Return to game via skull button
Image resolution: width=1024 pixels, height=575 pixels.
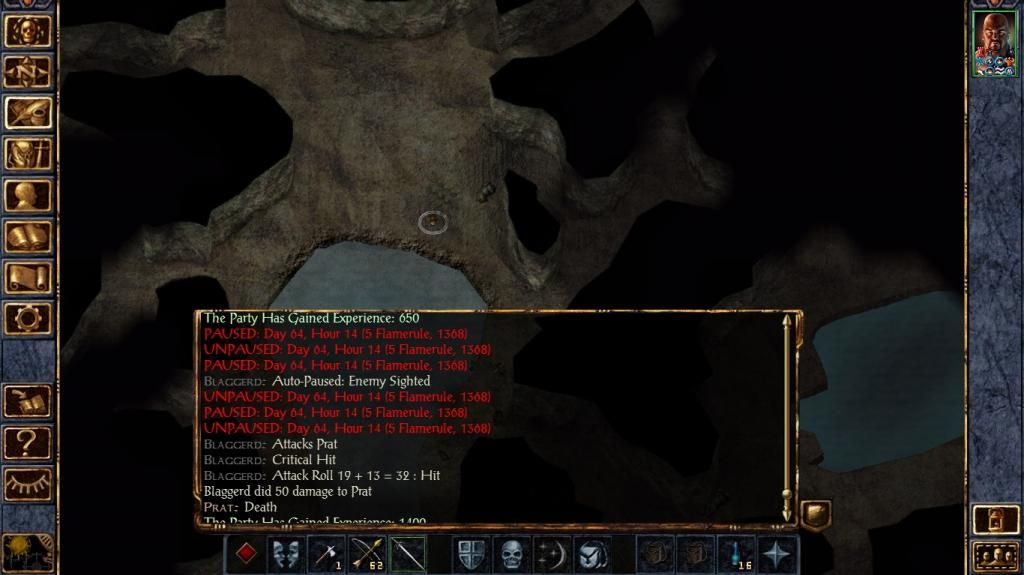pyautogui.click(x=28, y=30)
